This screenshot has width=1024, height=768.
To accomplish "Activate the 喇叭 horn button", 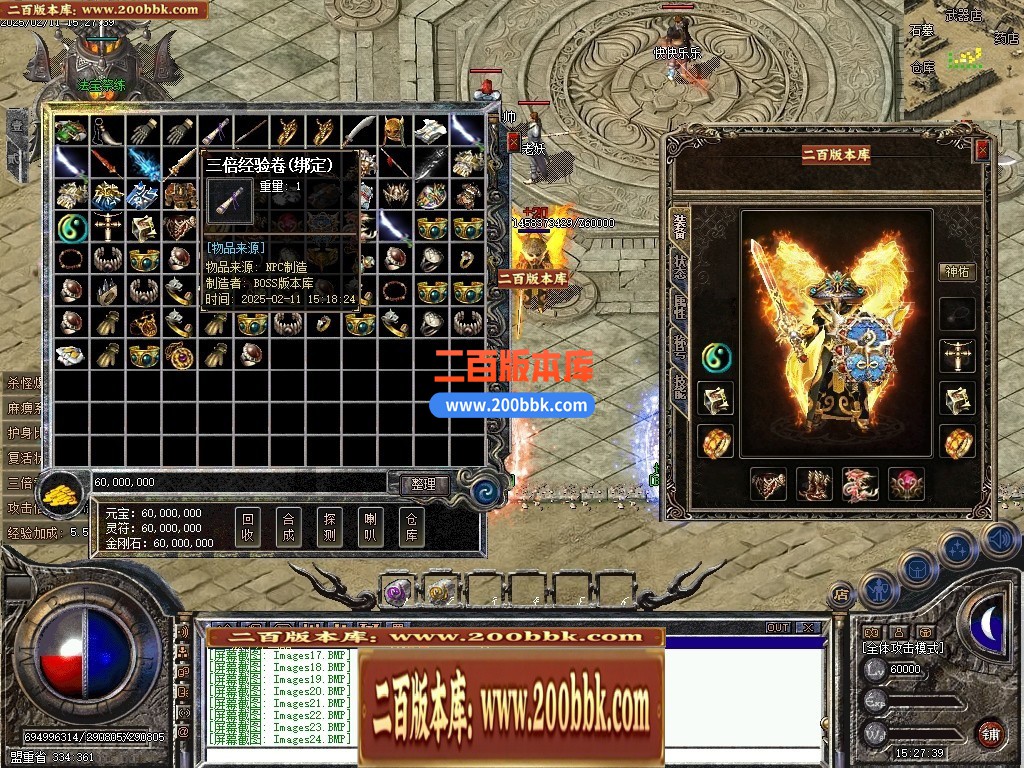I will click(370, 527).
